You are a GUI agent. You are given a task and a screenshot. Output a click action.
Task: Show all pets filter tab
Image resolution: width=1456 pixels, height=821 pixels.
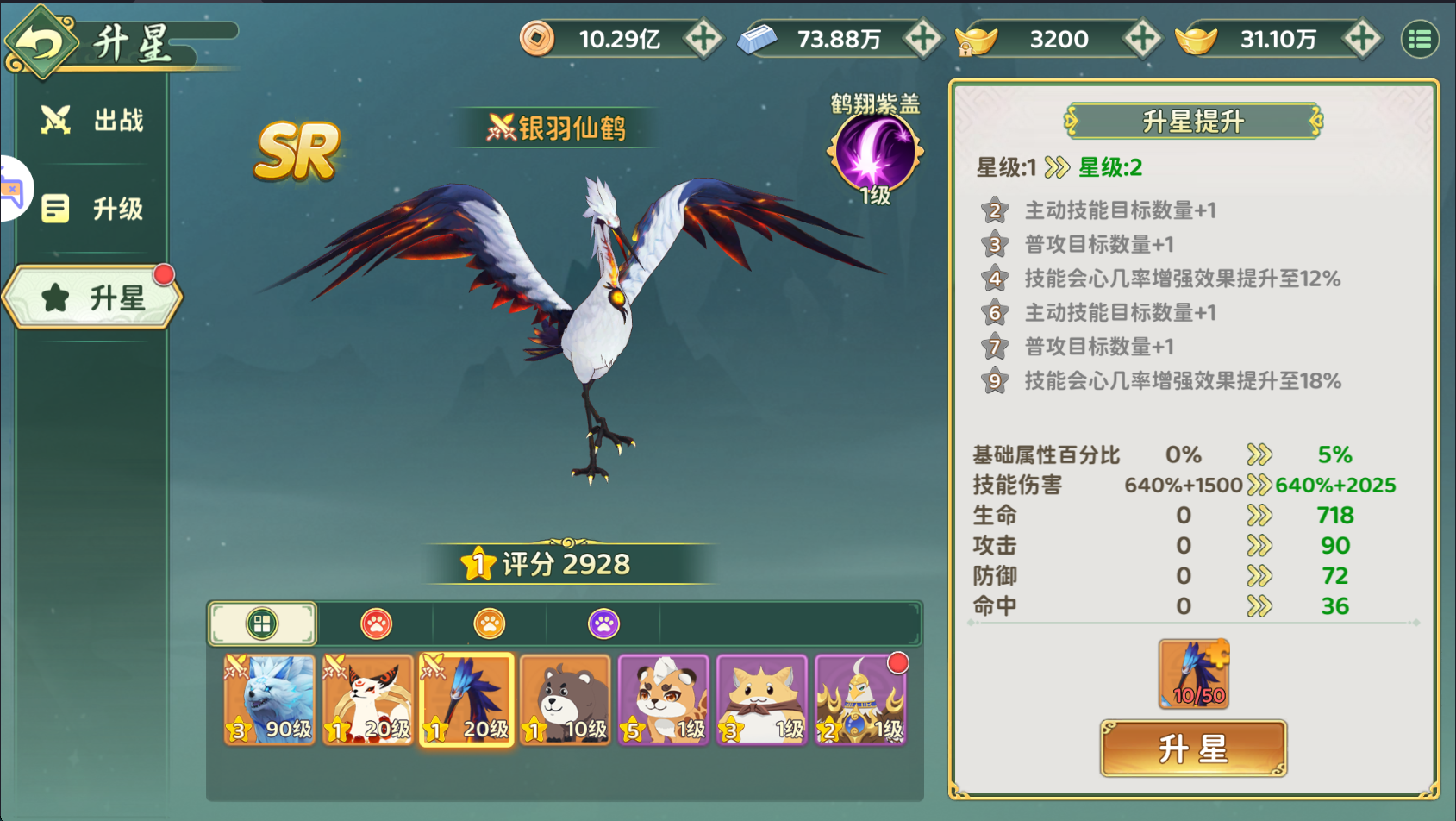tap(262, 624)
